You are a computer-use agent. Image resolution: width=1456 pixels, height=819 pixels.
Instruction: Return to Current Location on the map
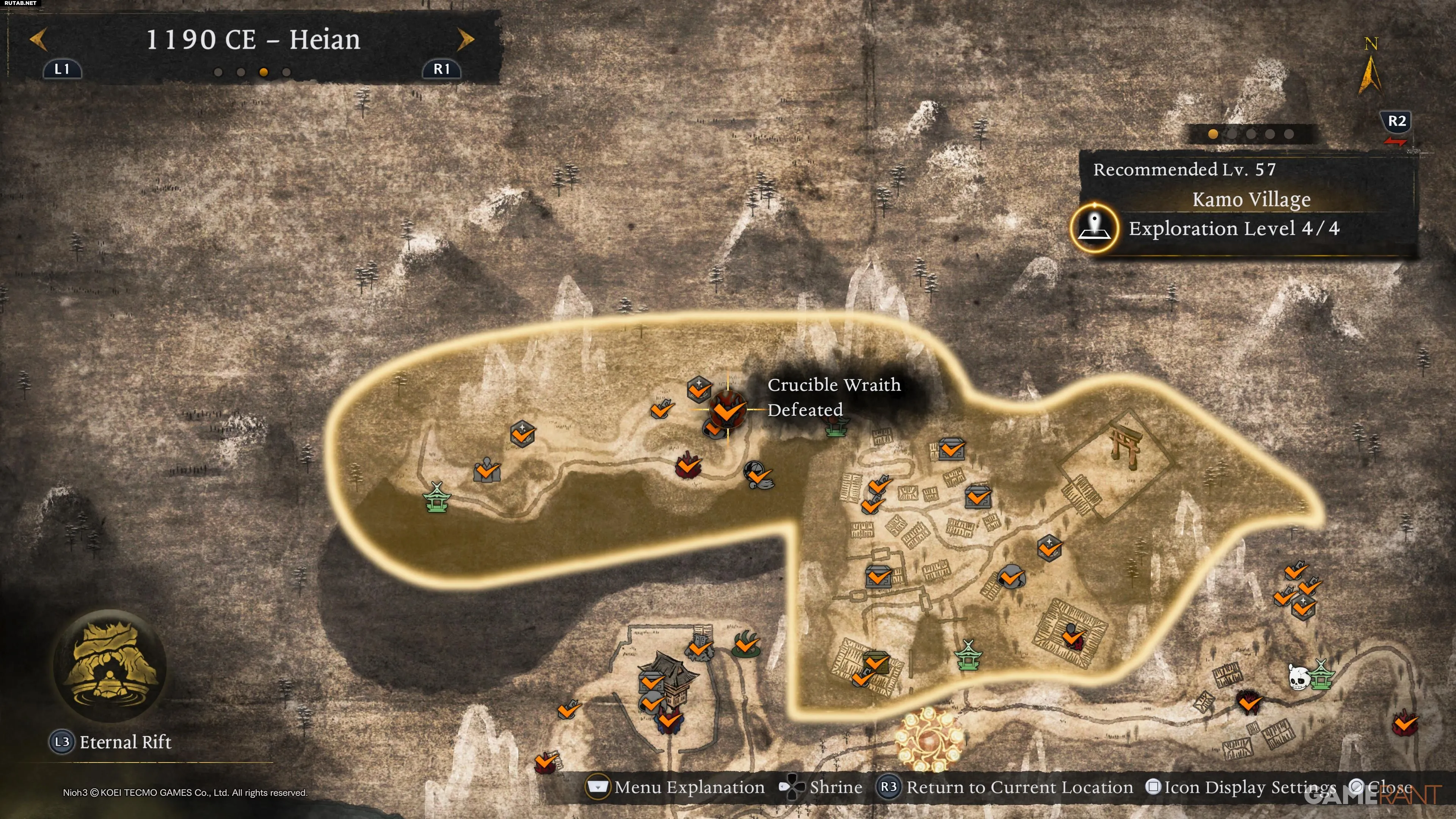click(x=1005, y=788)
